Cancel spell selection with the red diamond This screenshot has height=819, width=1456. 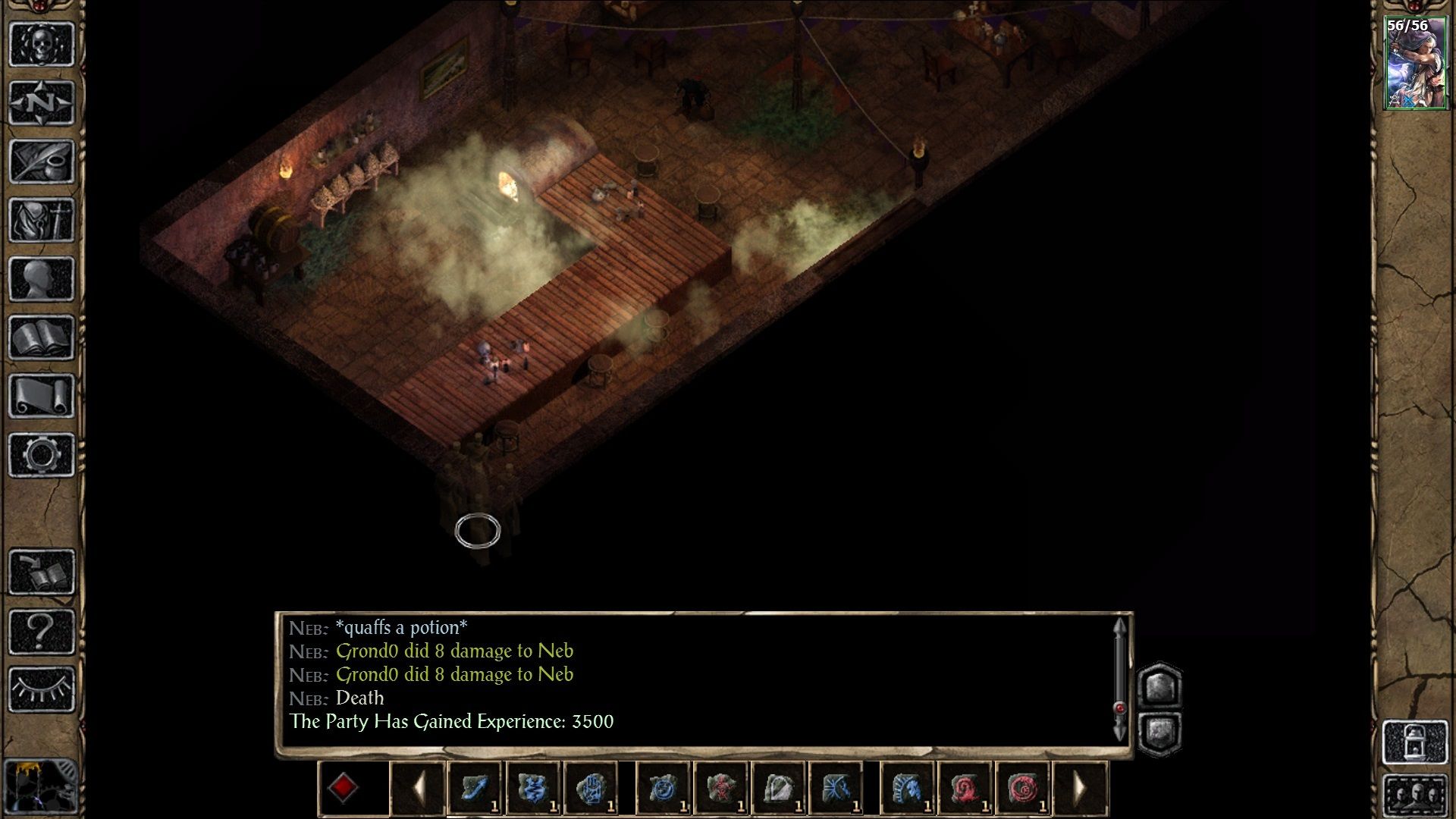[343, 788]
